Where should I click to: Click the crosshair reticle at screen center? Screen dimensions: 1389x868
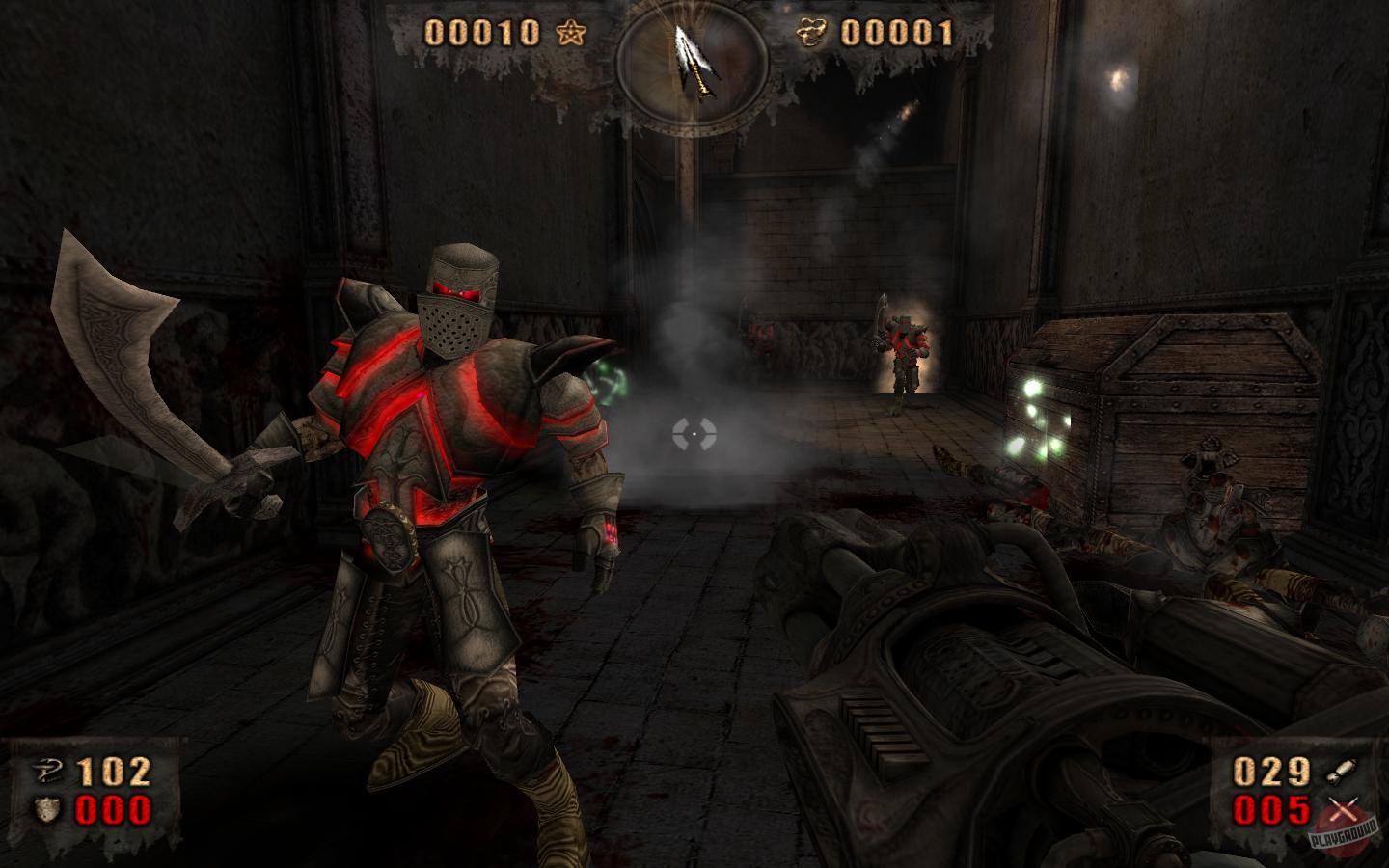696,433
